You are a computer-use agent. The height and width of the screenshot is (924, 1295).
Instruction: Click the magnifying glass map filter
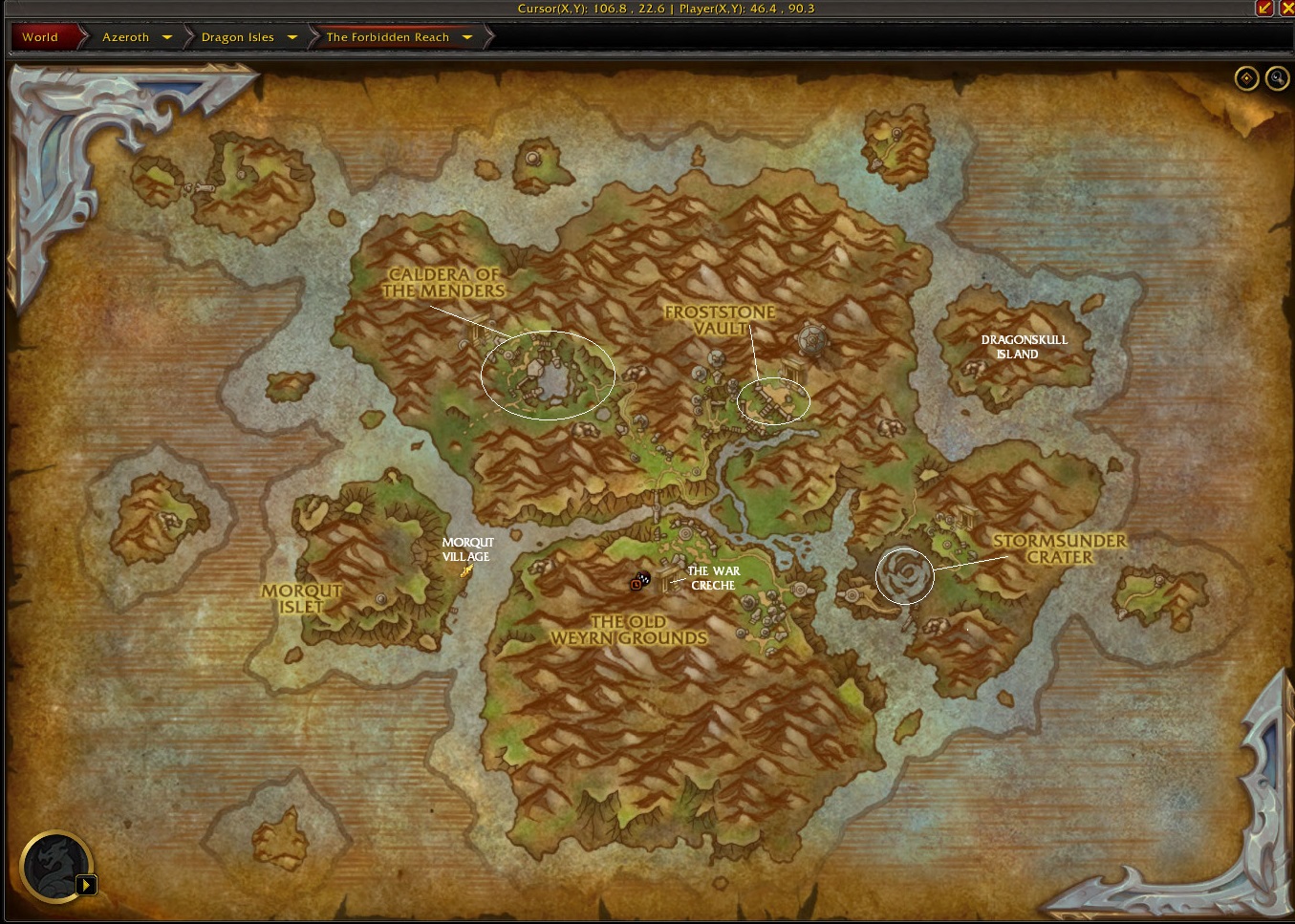[x=1277, y=78]
